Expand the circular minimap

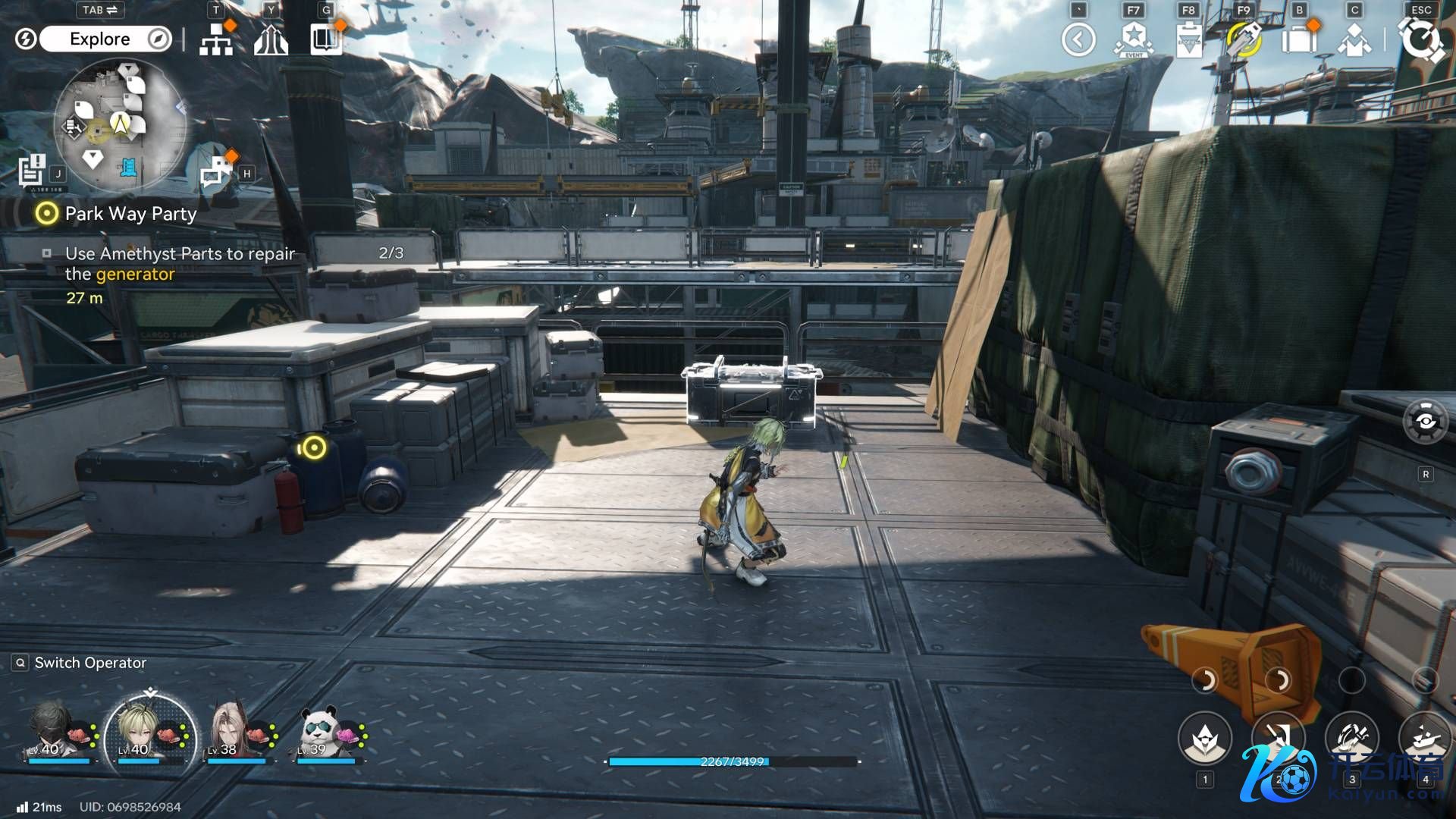click(120, 123)
